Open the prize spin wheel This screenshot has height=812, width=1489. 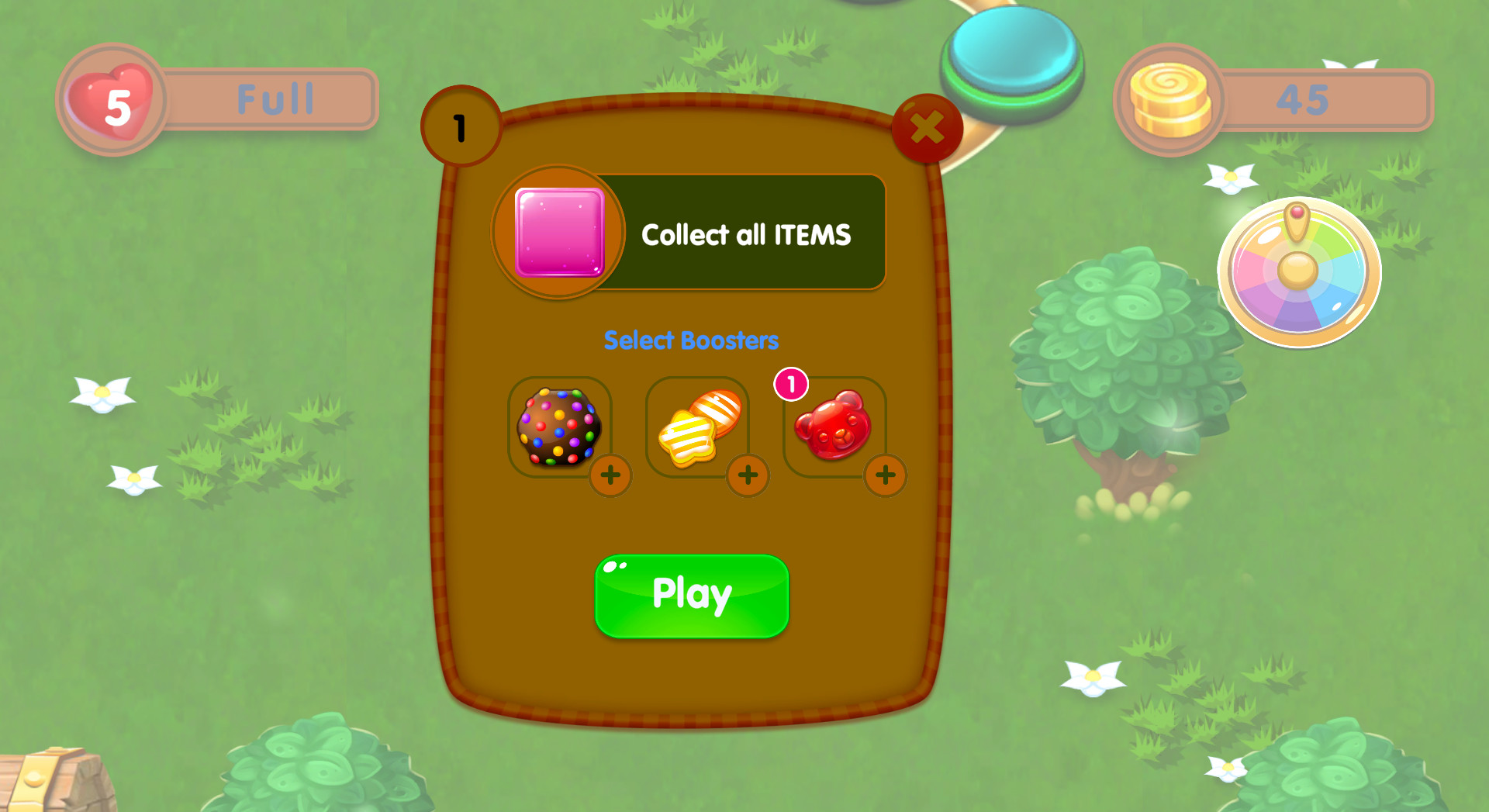pyautogui.click(x=1300, y=271)
